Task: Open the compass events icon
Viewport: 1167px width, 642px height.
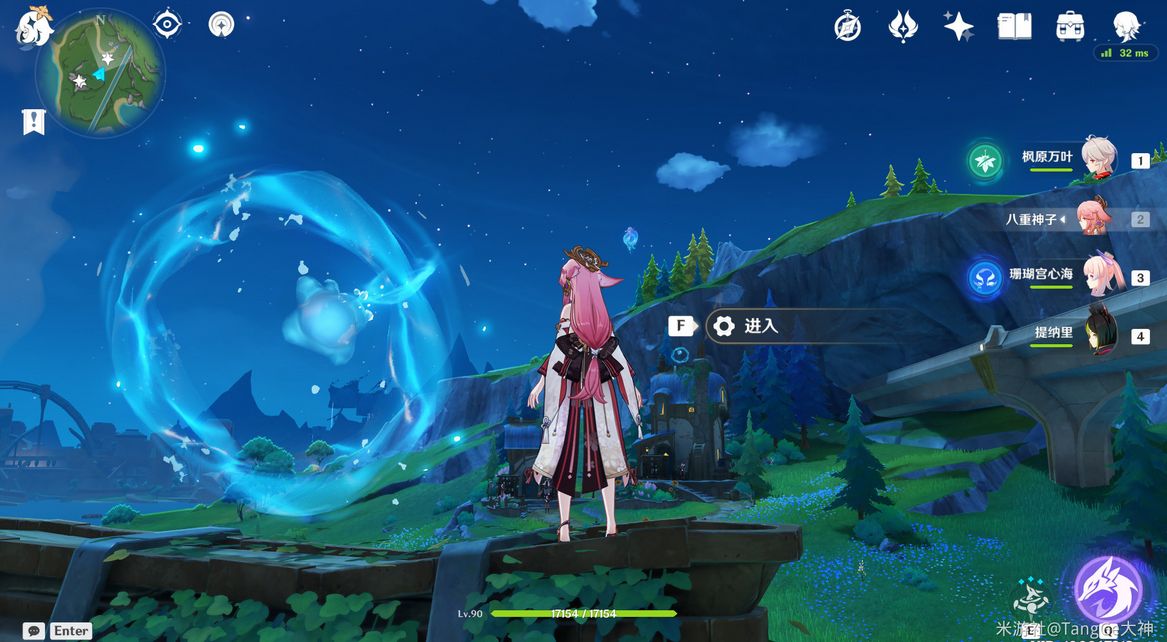Action: (848, 27)
